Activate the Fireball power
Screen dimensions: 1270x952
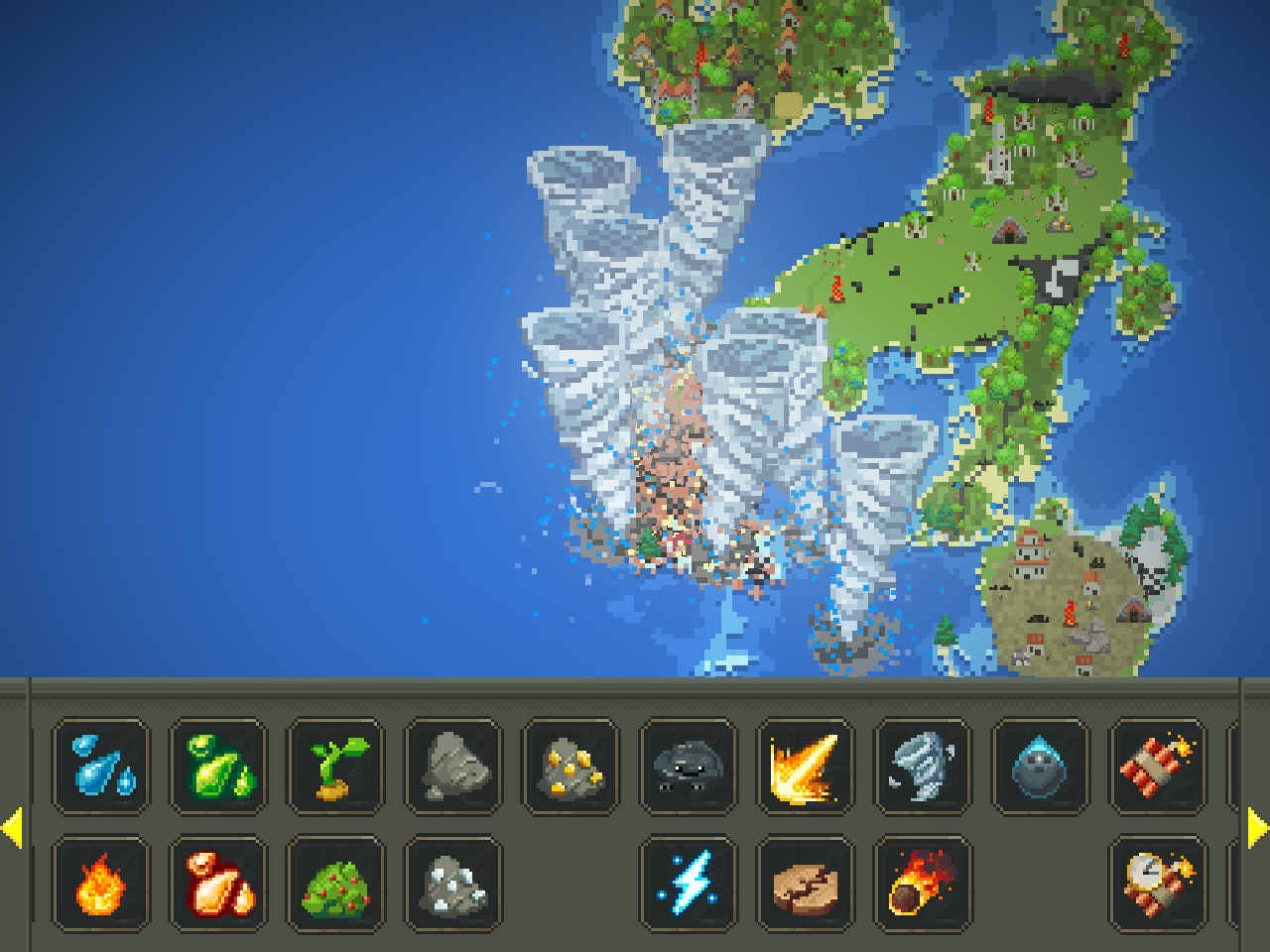pyautogui.click(x=806, y=766)
